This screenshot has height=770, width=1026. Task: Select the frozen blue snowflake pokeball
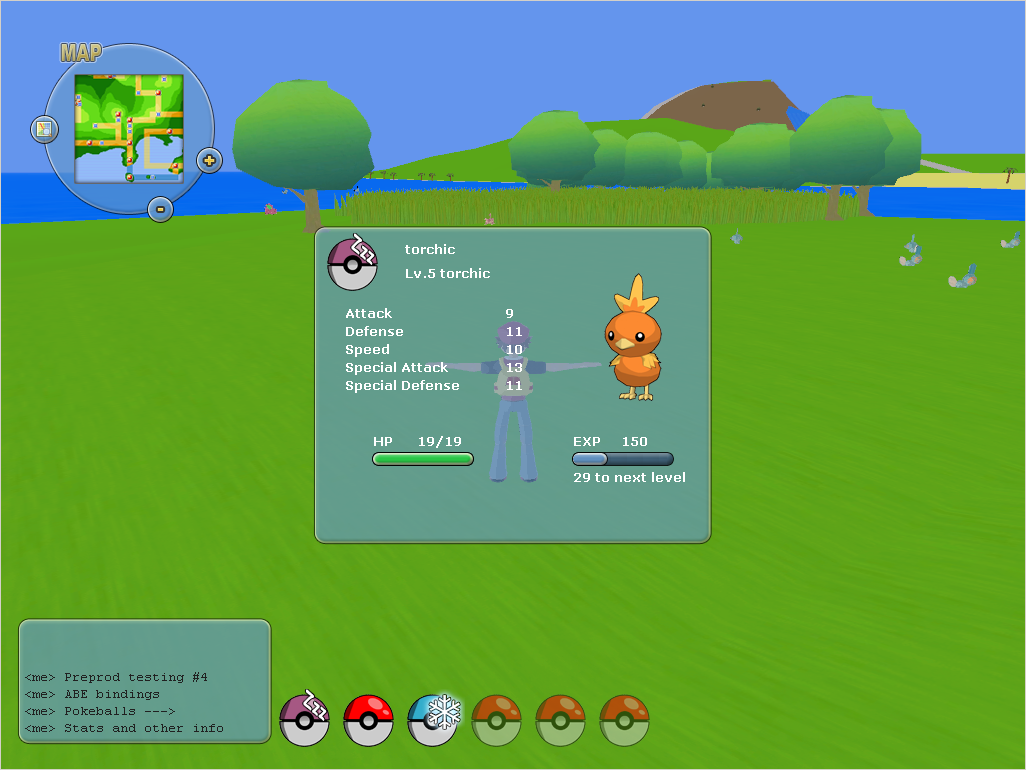(432, 720)
